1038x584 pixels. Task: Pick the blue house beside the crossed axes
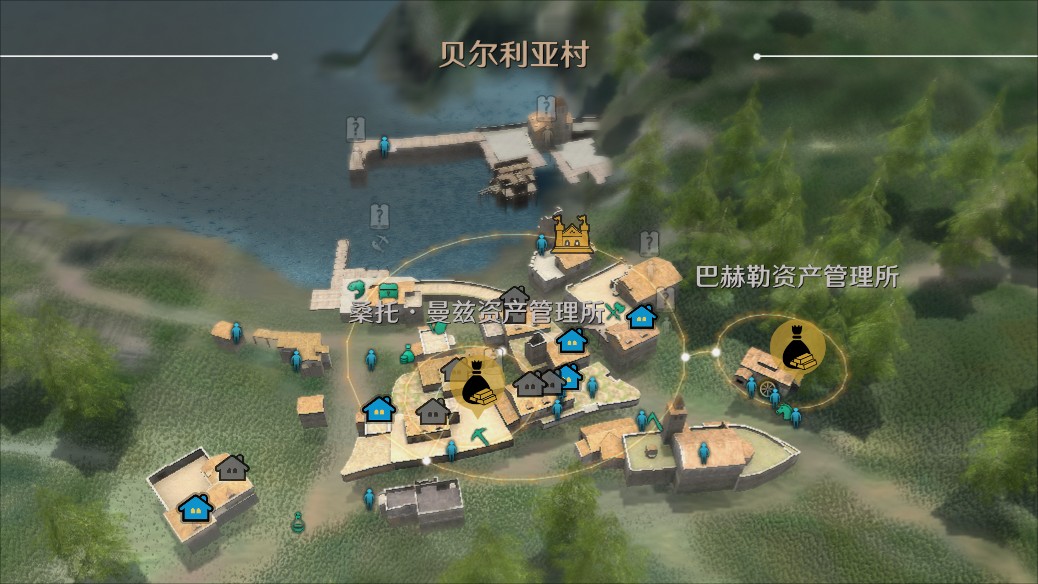pyautogui.click(x=642, y=317)
